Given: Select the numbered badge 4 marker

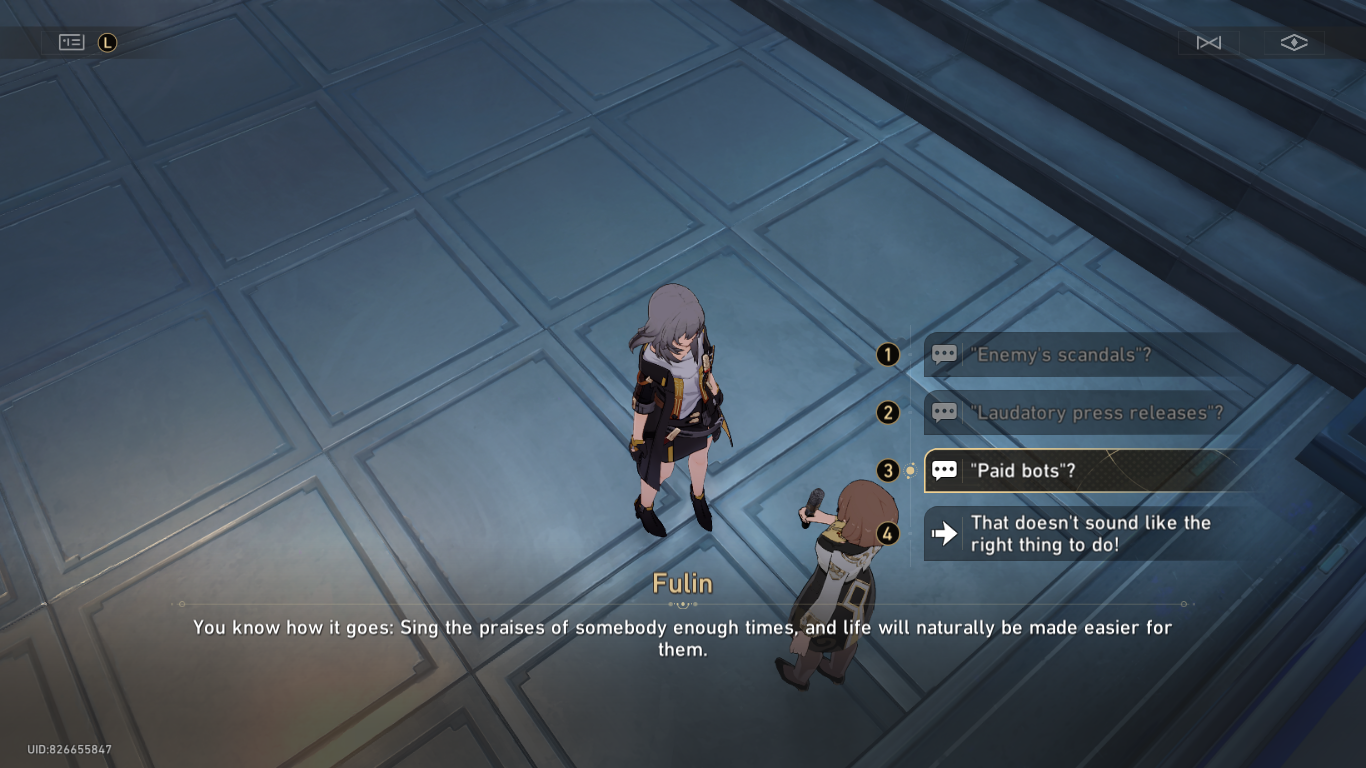Looking at the screenshot, I should click(x=886, y=533).
